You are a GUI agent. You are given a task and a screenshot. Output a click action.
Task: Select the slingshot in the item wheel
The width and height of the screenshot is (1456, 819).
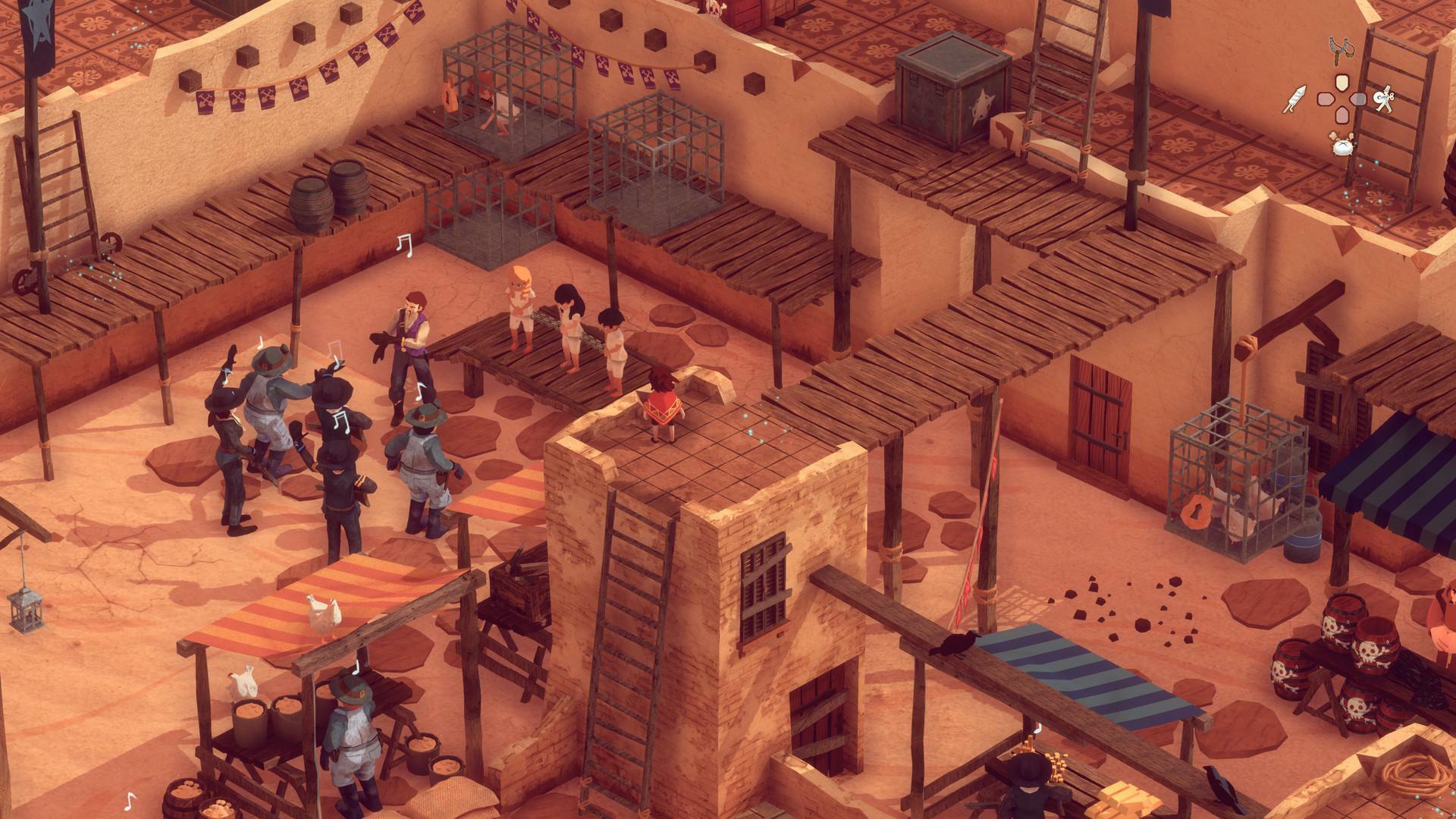click(x=1341, y=51)
